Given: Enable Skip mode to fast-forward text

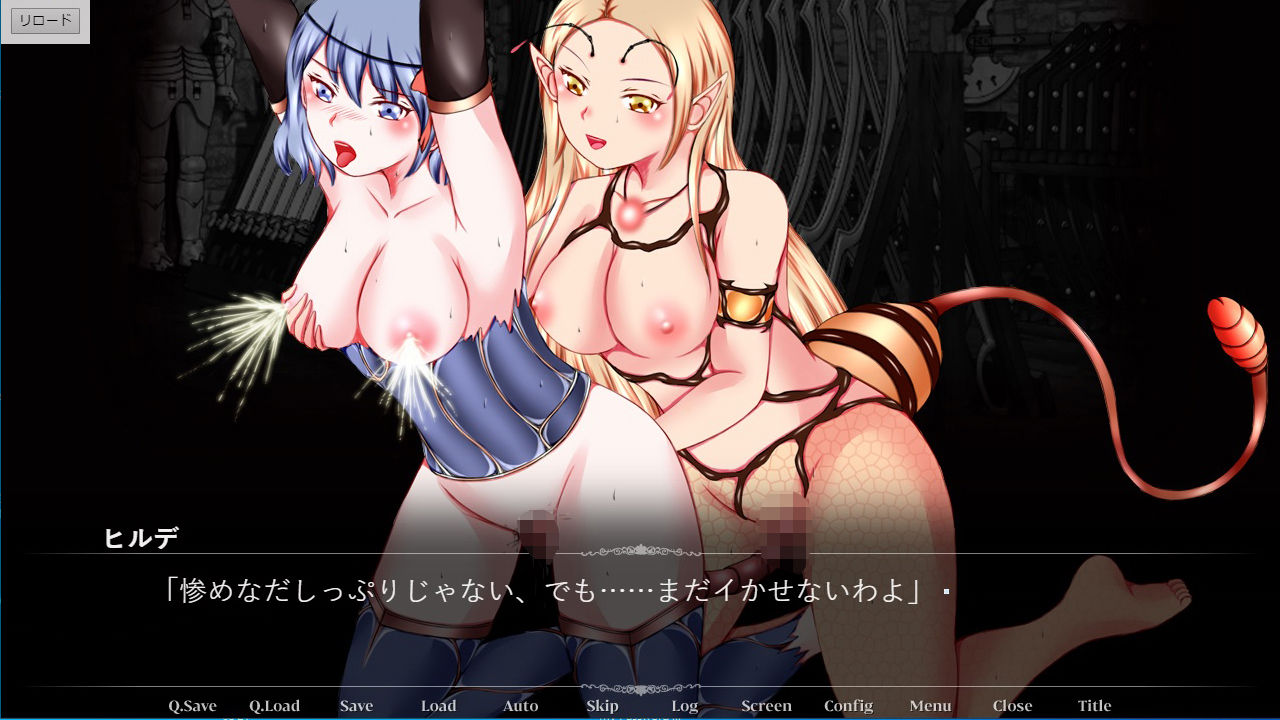Looking at the screenshot, I should (601, 705).
